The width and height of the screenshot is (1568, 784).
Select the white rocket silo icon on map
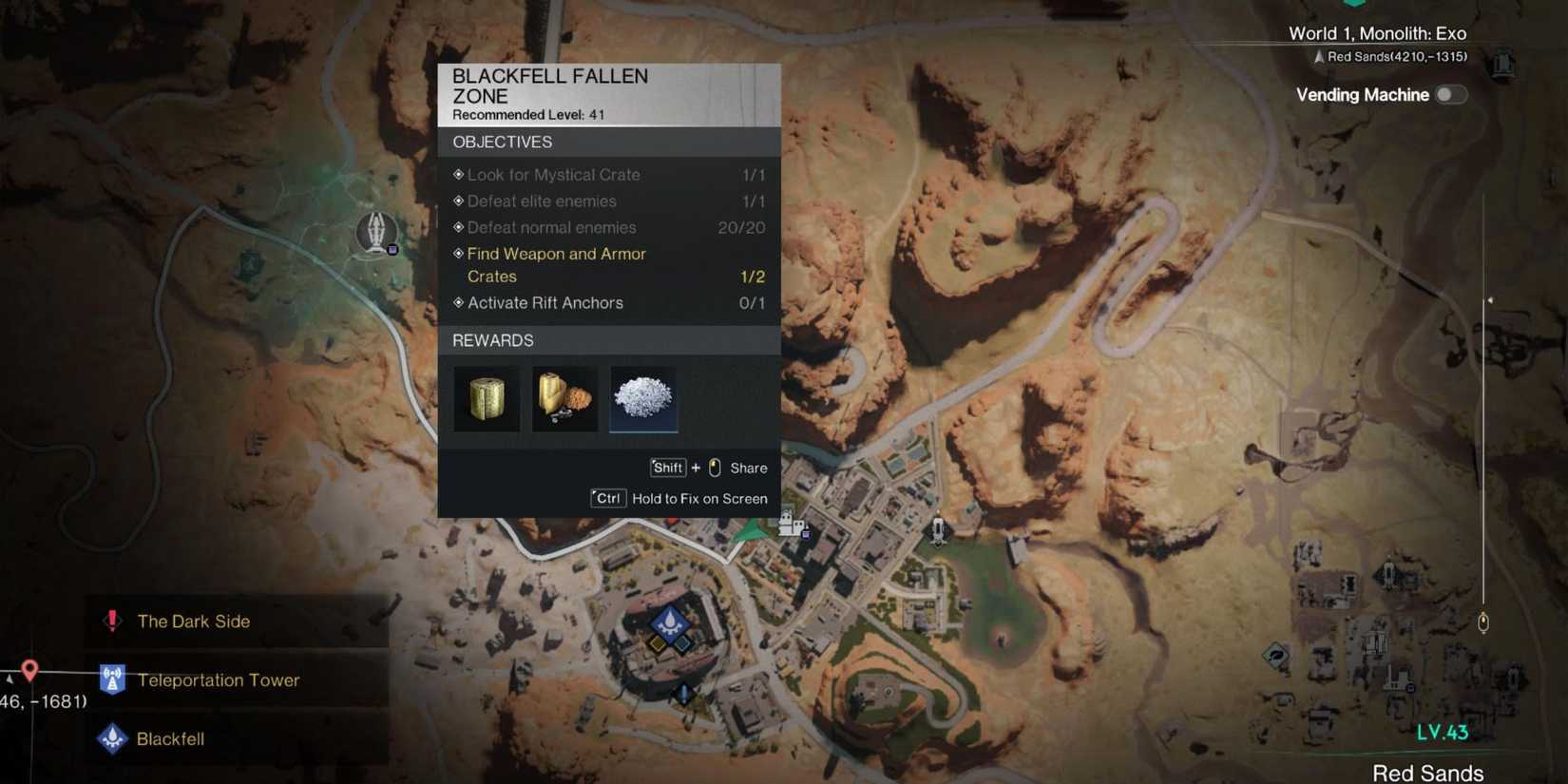click(x=939, y=527)
